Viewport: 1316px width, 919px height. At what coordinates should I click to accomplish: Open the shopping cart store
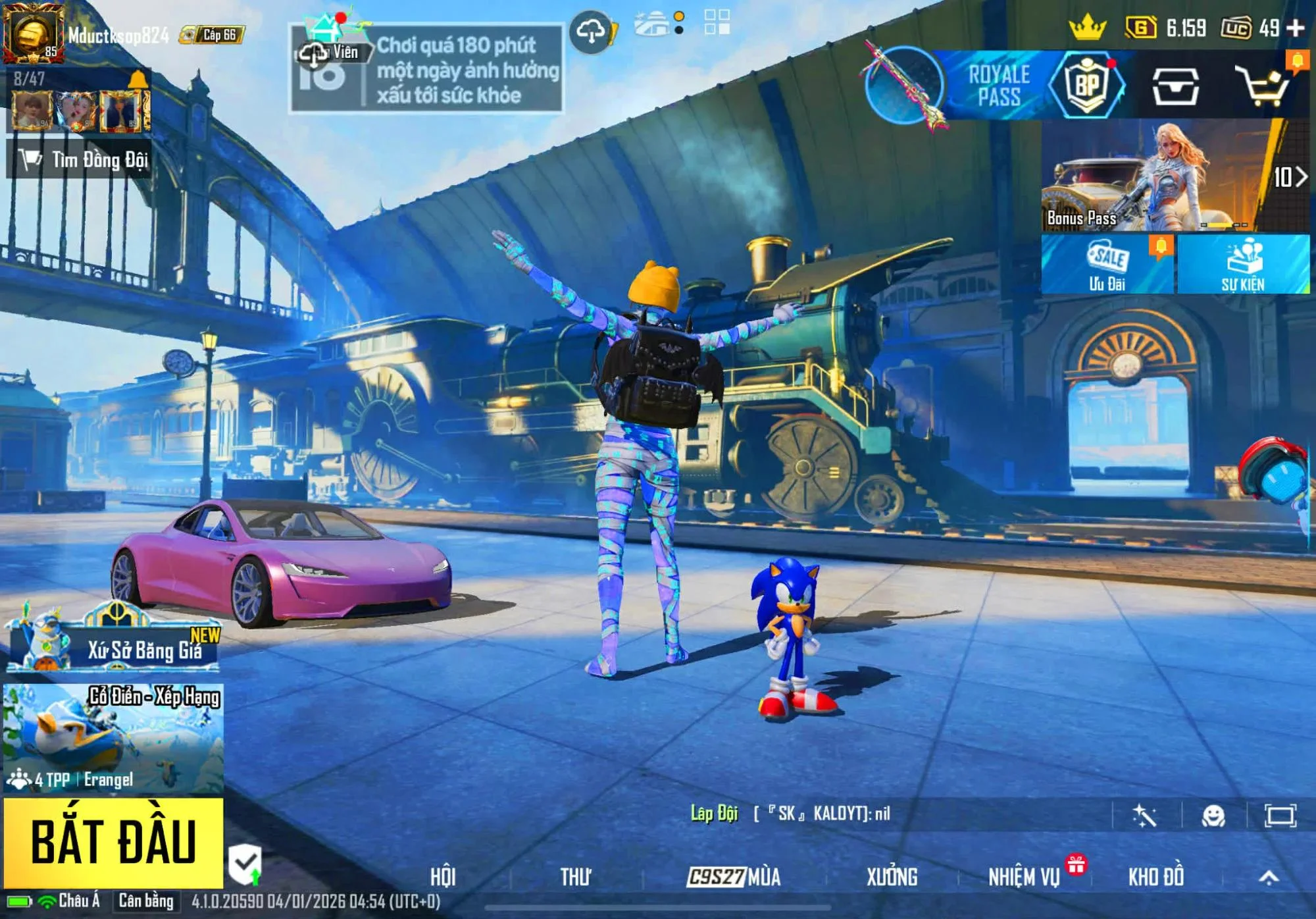(x=1262, y=86)
